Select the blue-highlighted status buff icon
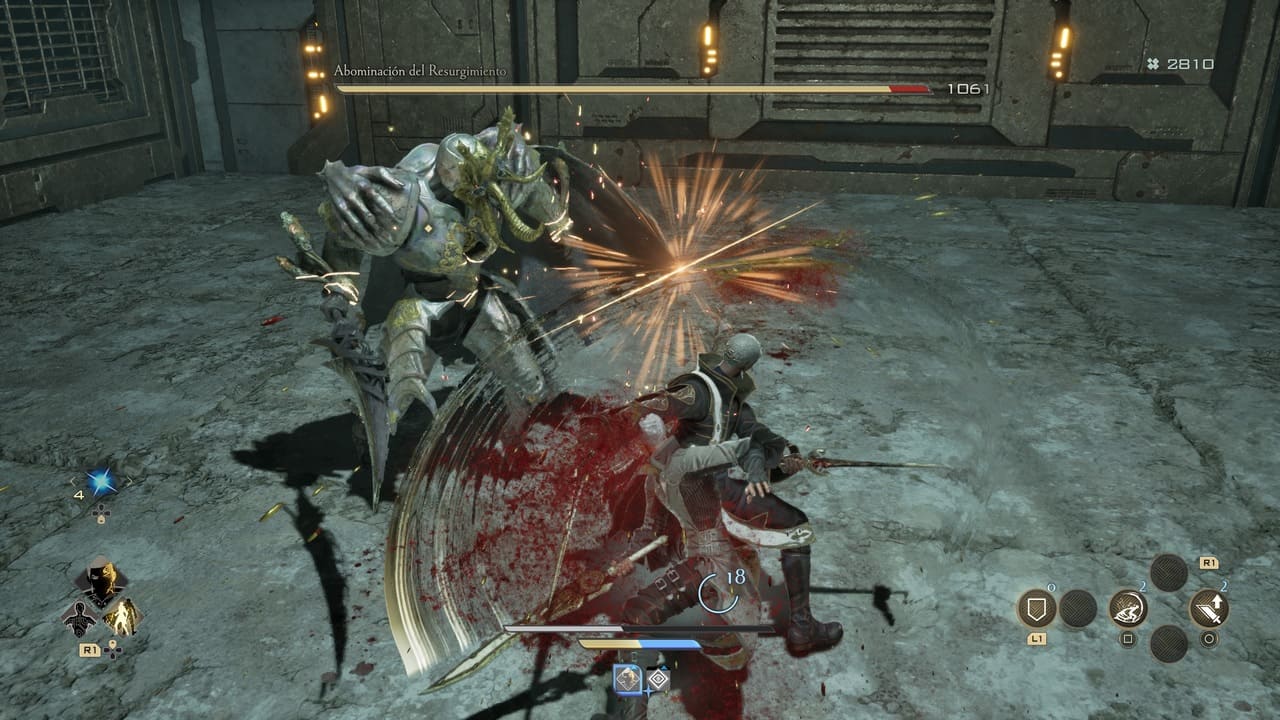This screenshot has height=720, width=1280. click(x=628, y=679)
